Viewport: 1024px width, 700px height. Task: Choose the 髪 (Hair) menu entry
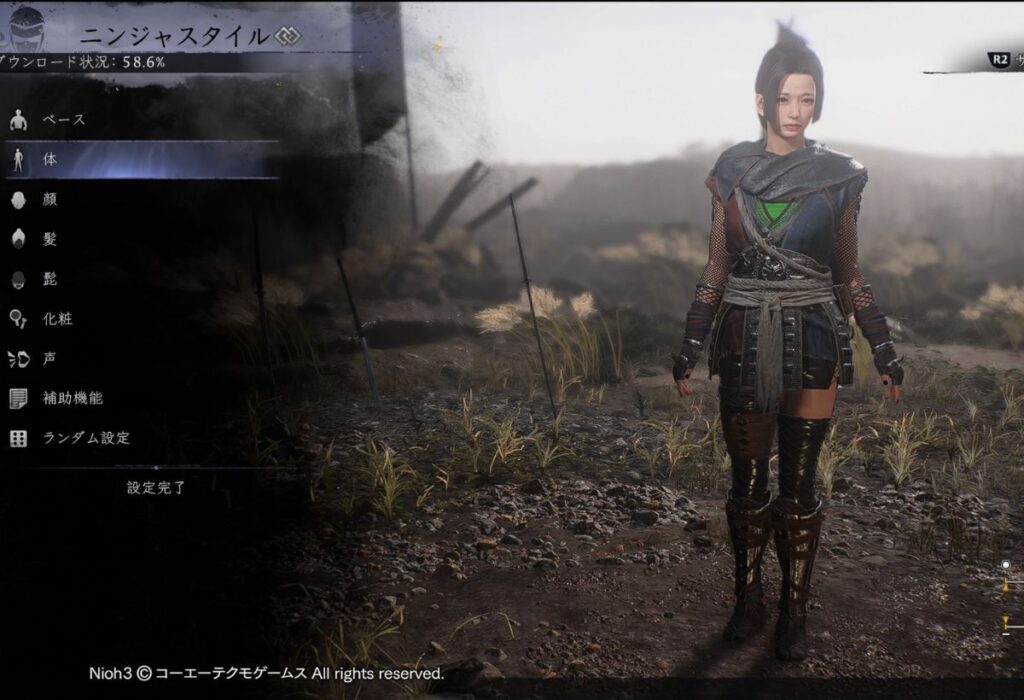(50, 239)
